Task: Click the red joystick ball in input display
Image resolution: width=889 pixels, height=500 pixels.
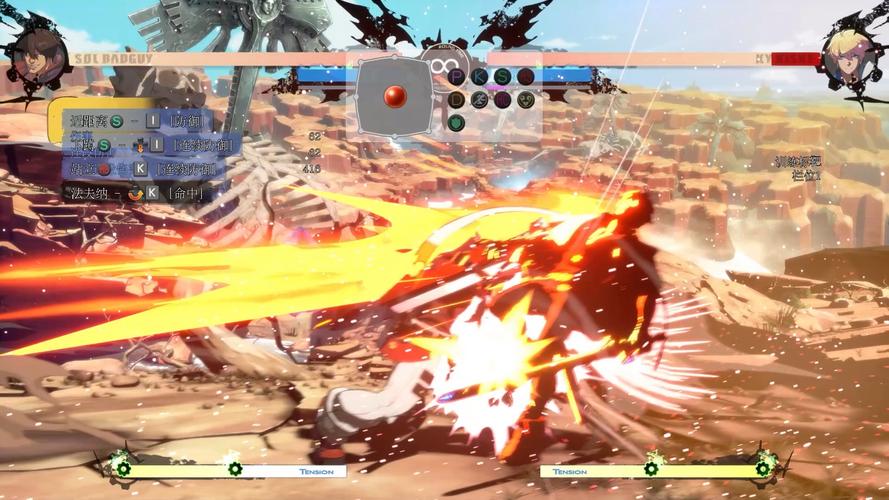Action: point(395,97)
